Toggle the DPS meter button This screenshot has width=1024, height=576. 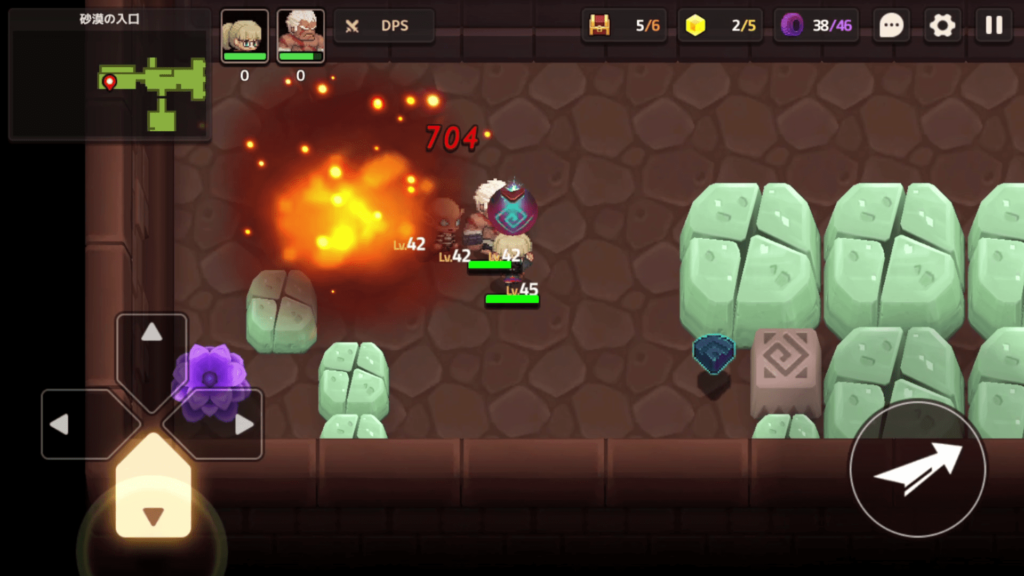point(384,26)
